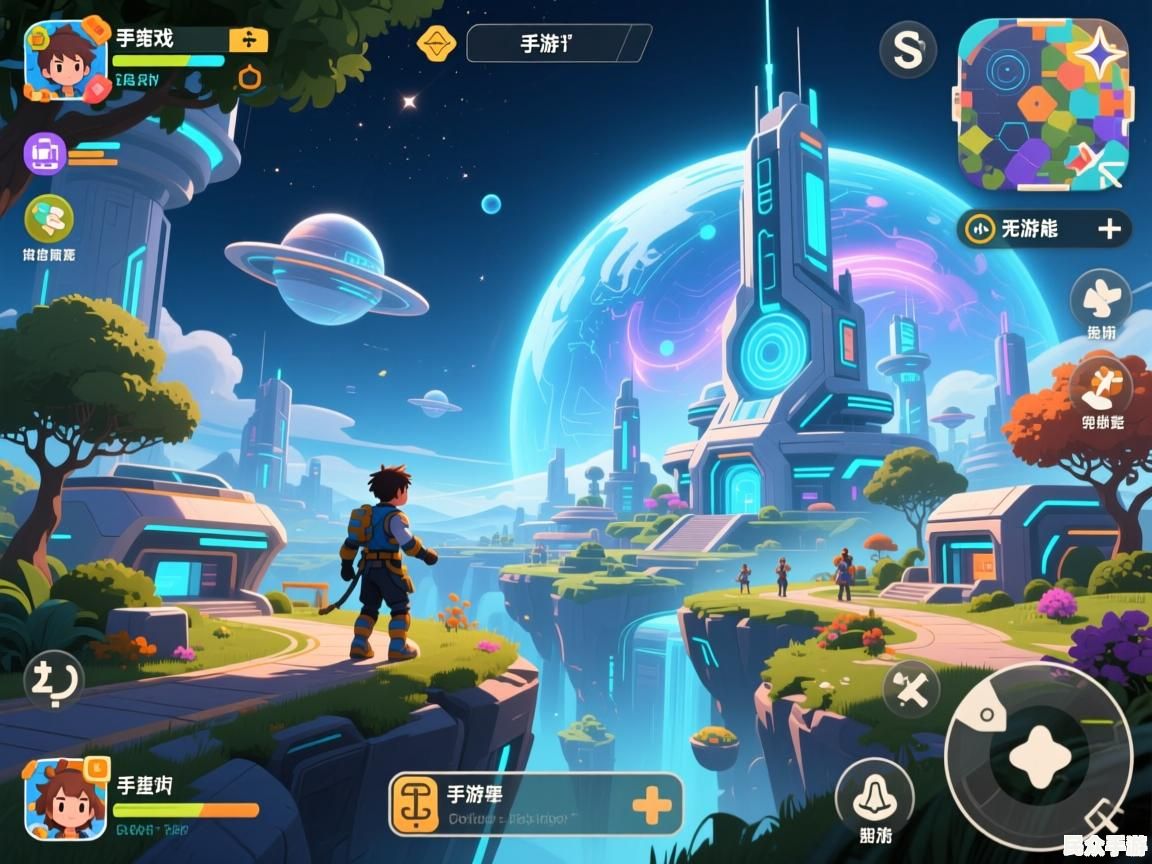
Task: Open the colorful hexagon minimap
Action: click(x=1043, y=104)
